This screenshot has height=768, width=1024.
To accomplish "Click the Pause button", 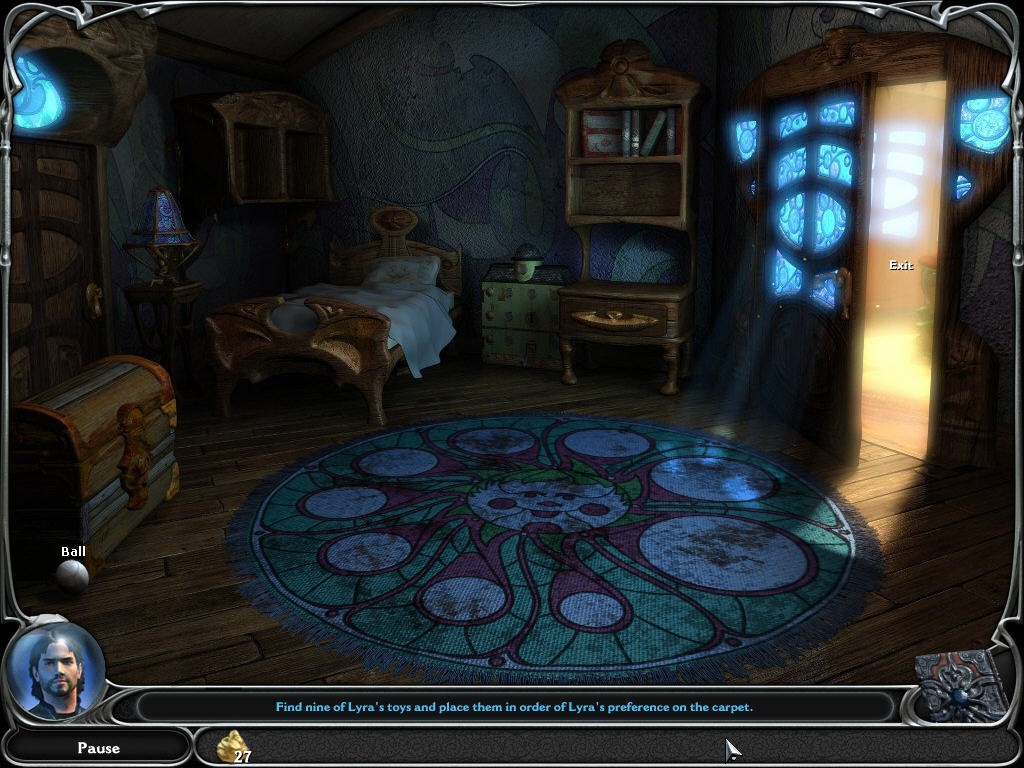I will [x=98, y=748].
